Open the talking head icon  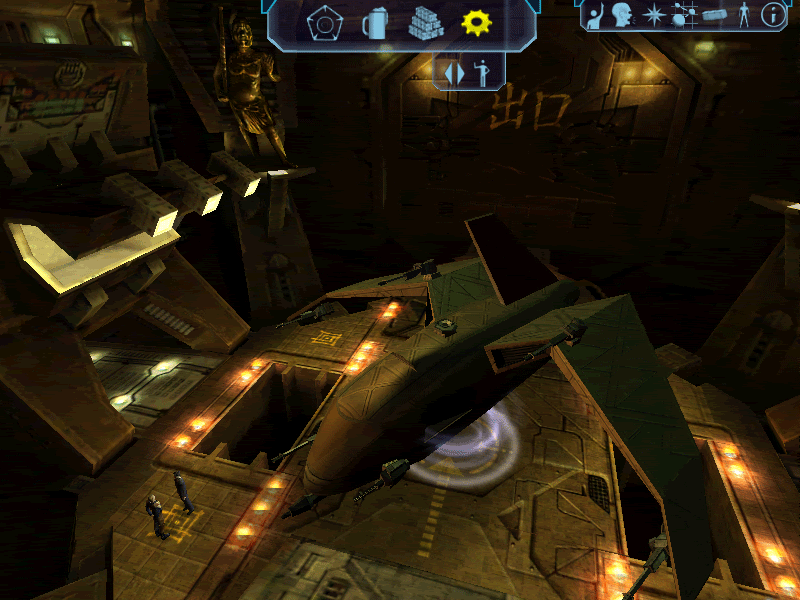[x=623, y=15]
